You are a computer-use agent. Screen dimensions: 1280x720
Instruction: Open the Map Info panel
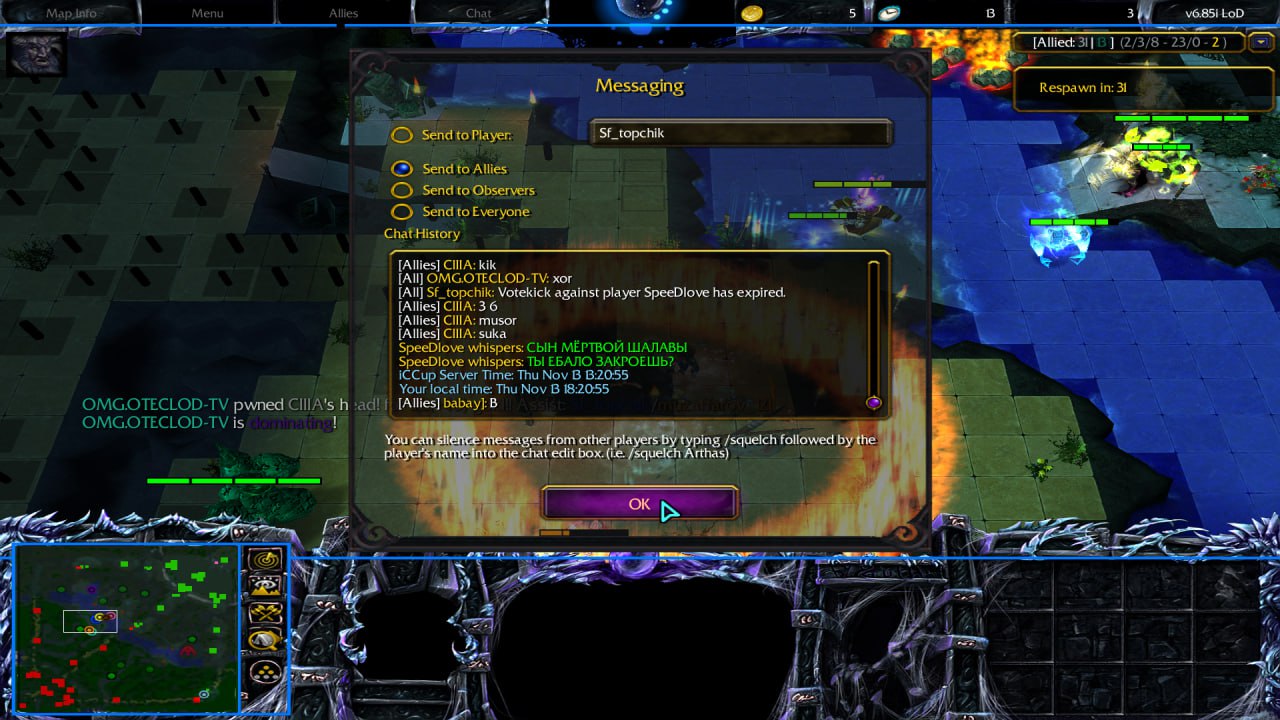71,13
